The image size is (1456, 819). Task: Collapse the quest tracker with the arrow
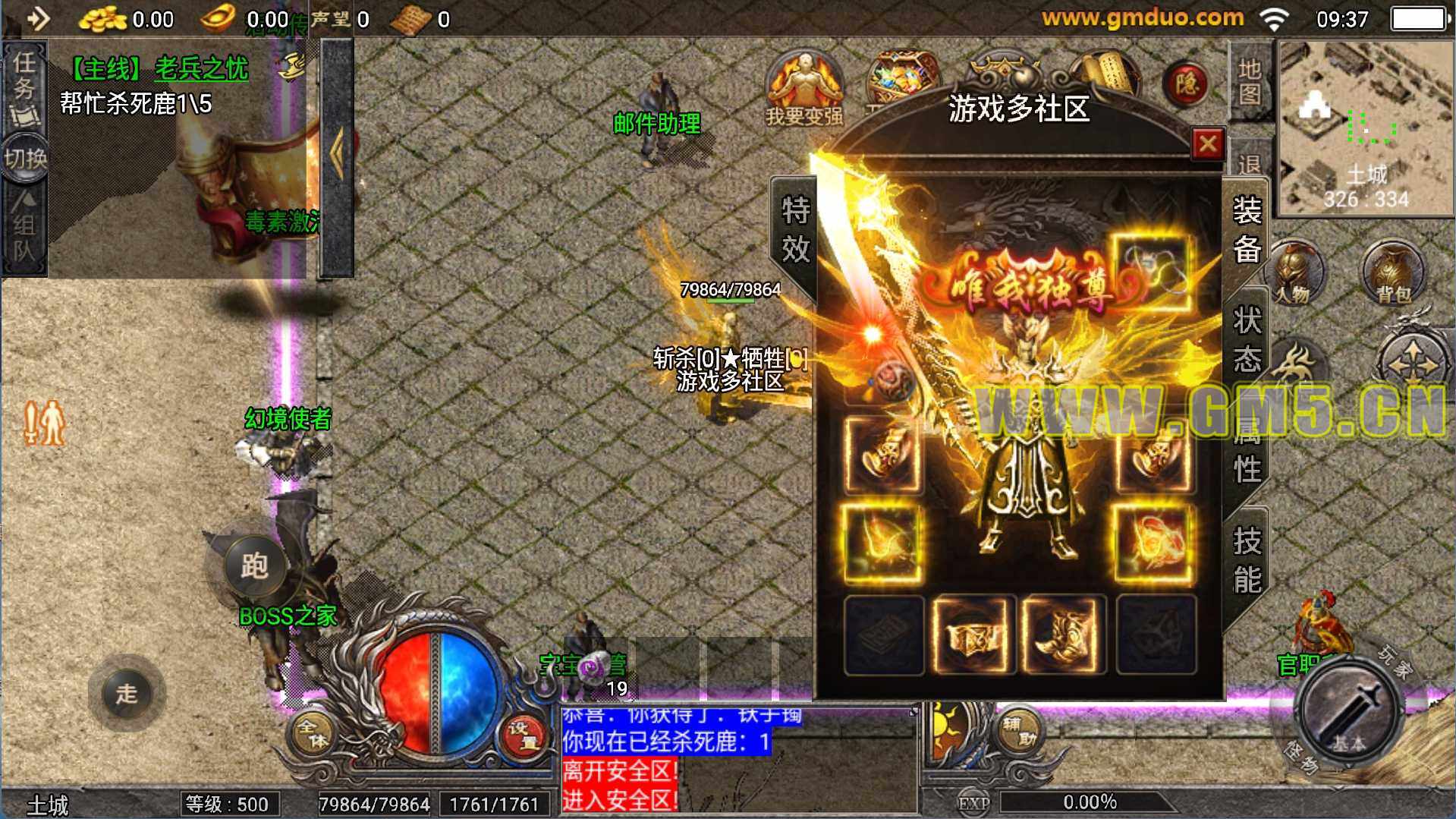pyautogui.click(x=336, y=156)
